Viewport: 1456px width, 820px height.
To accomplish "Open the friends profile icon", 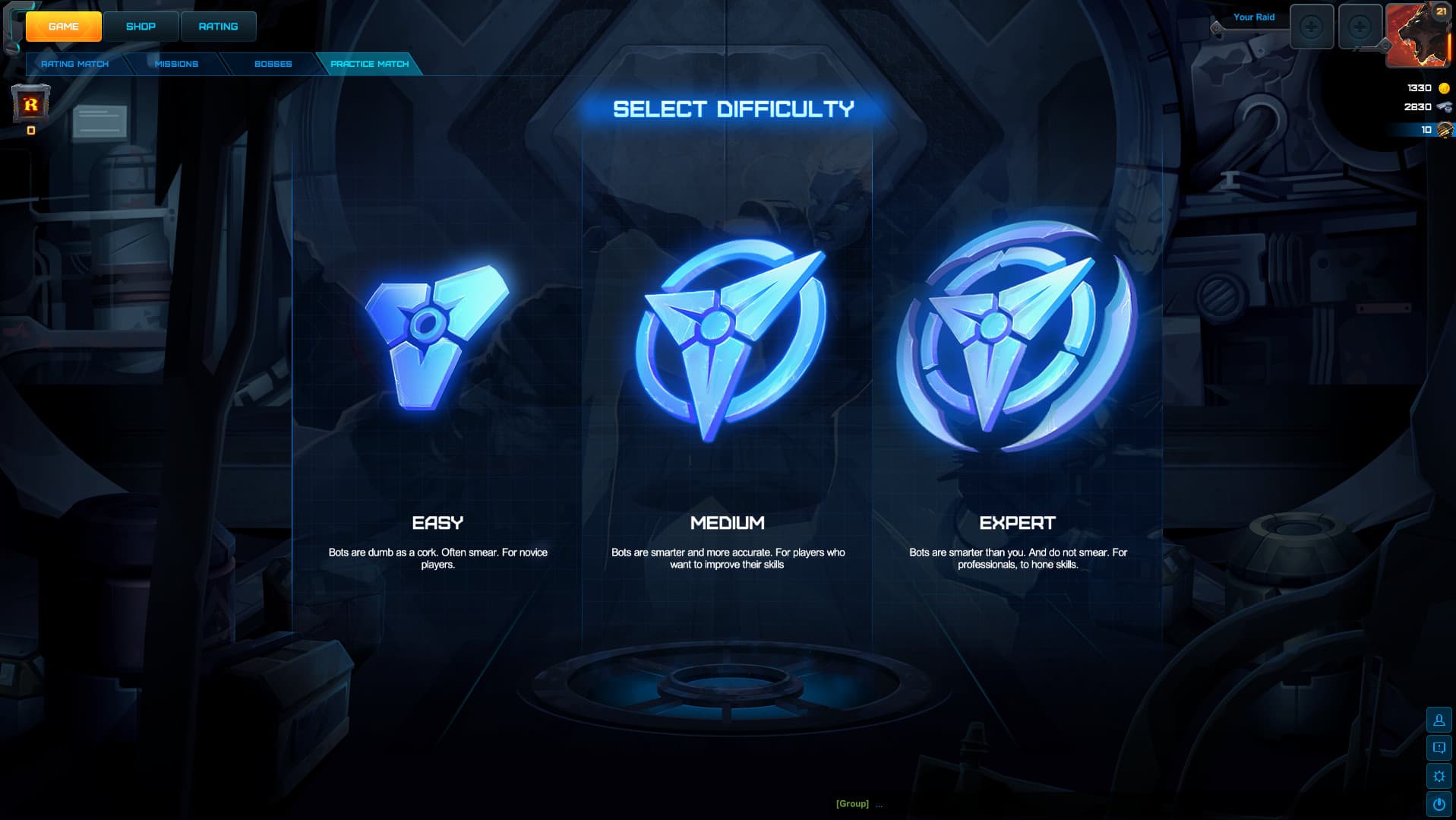I will click(x=1439, y=720).
